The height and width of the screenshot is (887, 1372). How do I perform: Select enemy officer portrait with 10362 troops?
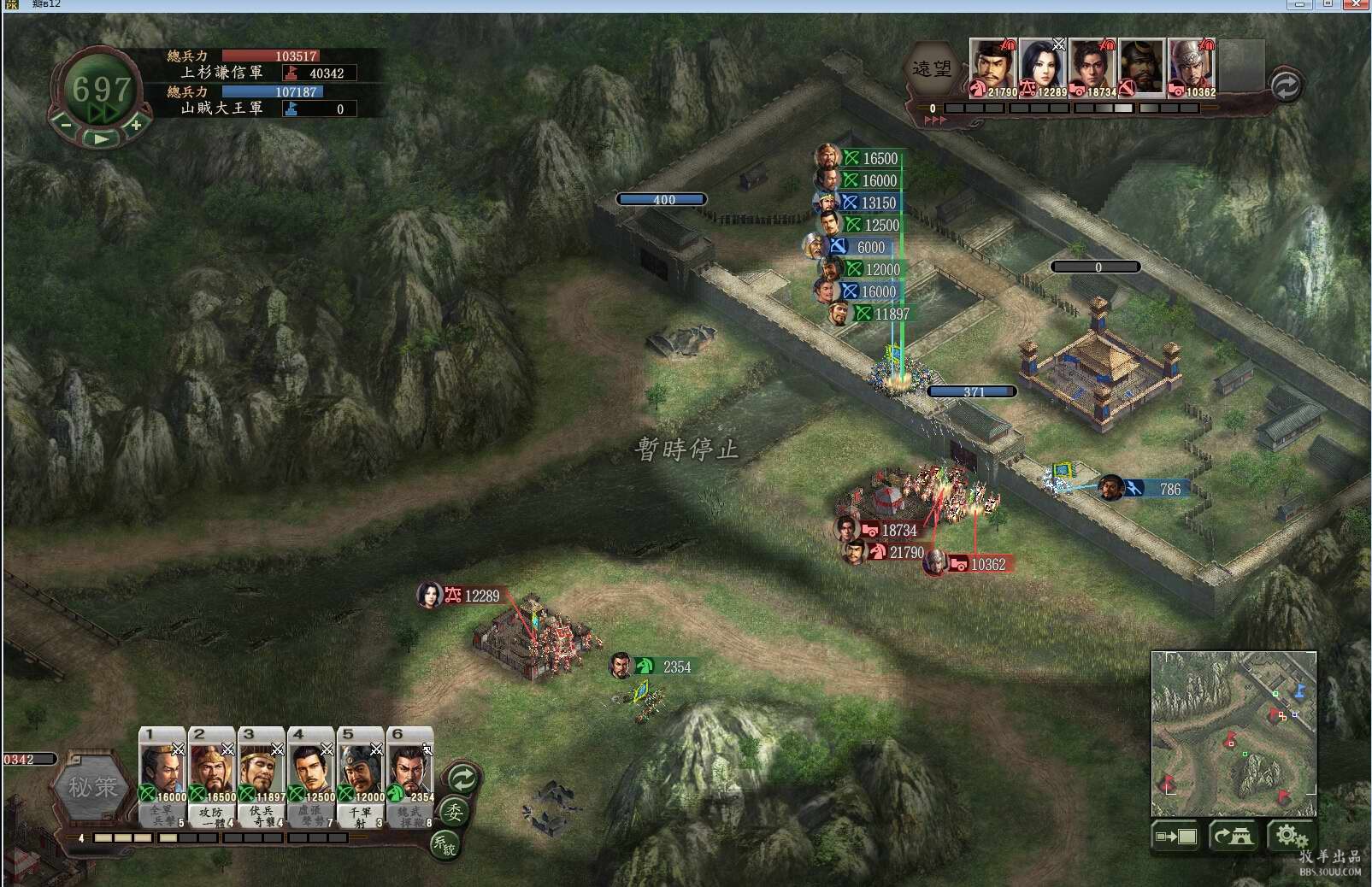(x=1191, y=67)
